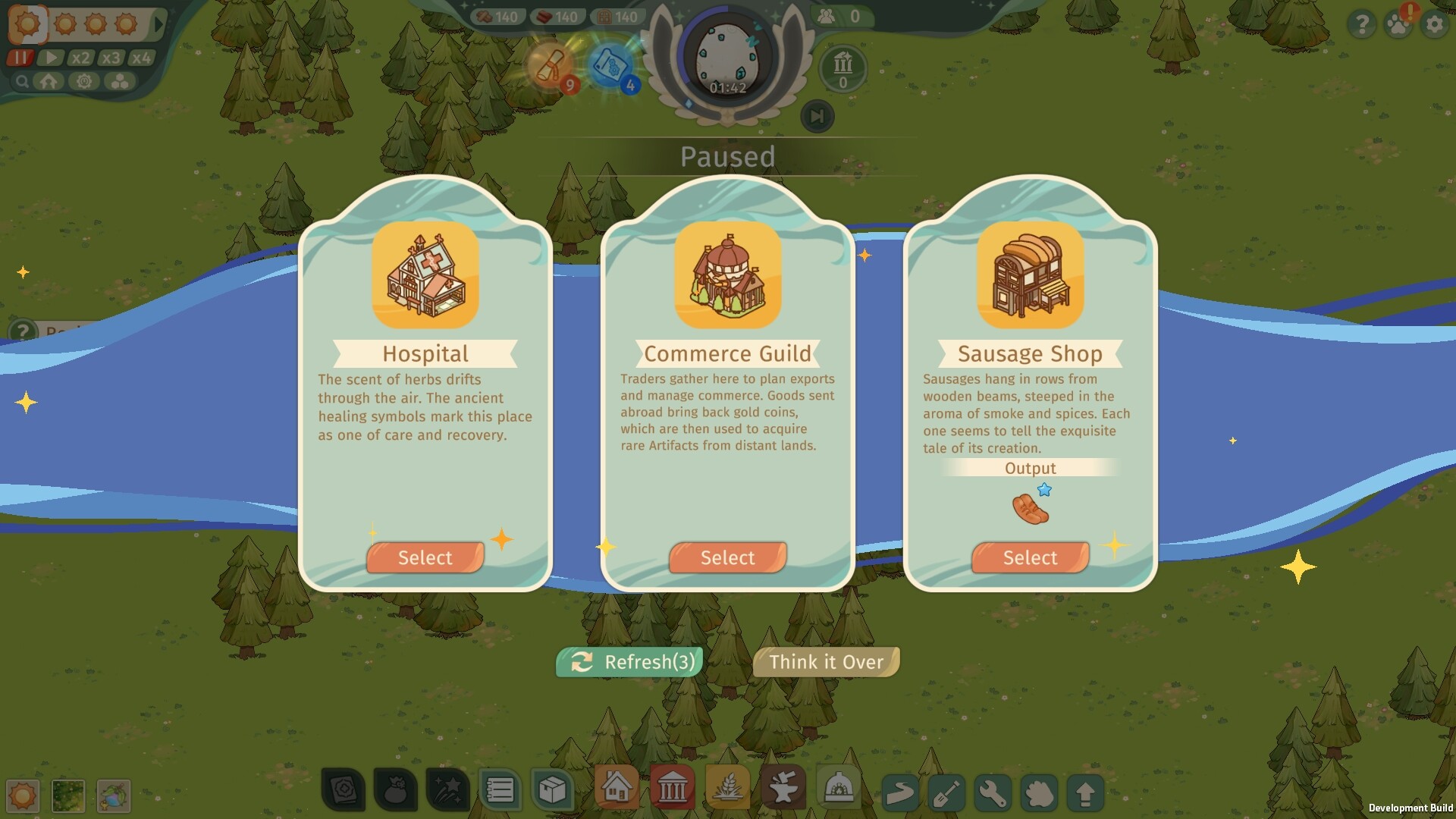1456x819 pixels.
Task: Open the notebook journal icon
Action: click(x=500, y=789)
